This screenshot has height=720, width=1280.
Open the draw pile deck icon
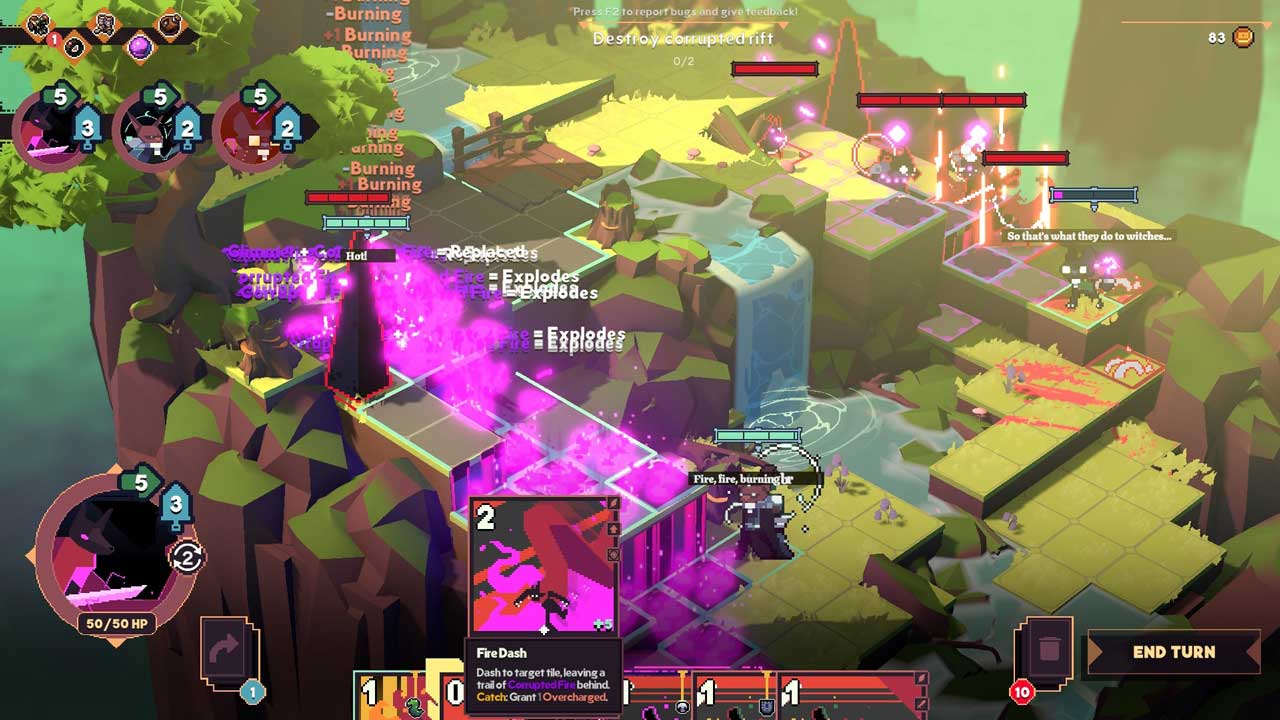click(x=228, y=650)
